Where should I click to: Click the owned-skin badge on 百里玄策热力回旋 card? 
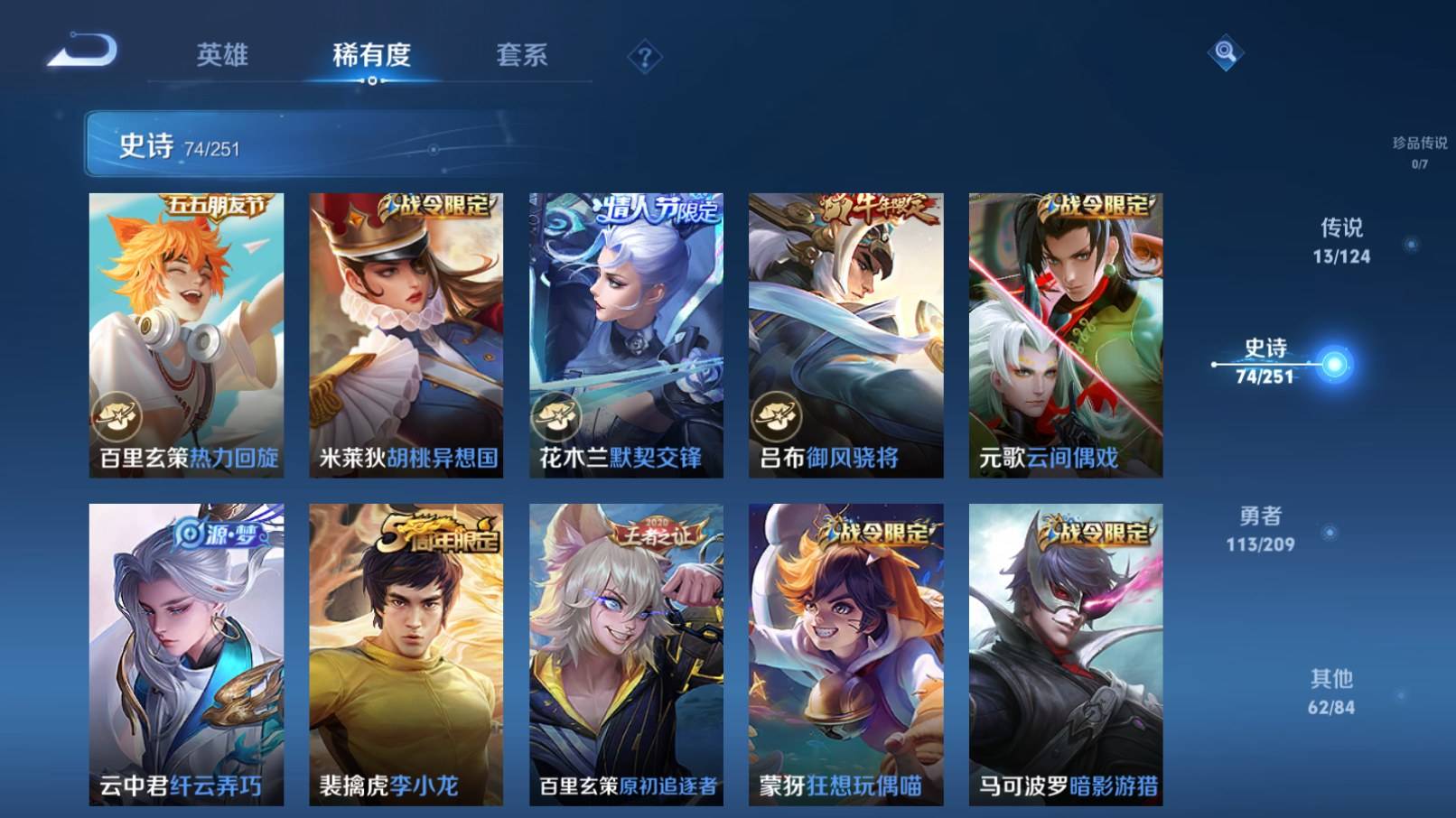point(117,414)
